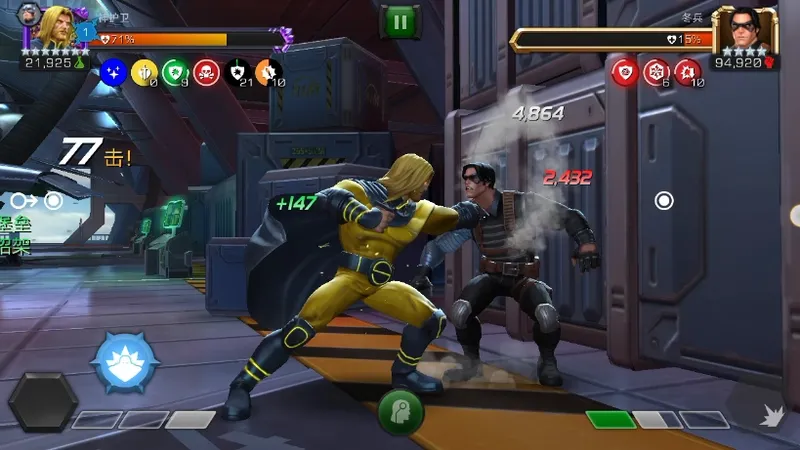Inspect the opponent's red snowflake icon
The height and width of the screenshot is (450, 800).
(x=656, y=71)
